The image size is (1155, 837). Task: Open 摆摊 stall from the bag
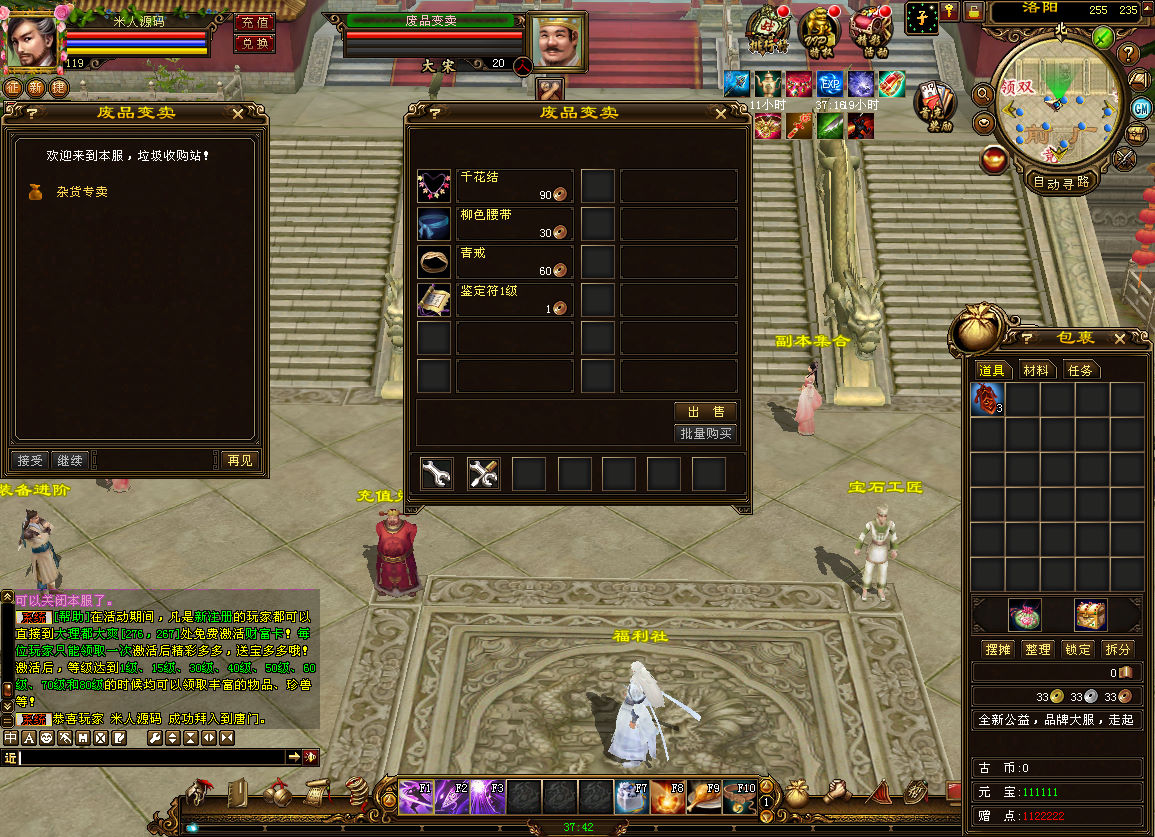[998, 649]
